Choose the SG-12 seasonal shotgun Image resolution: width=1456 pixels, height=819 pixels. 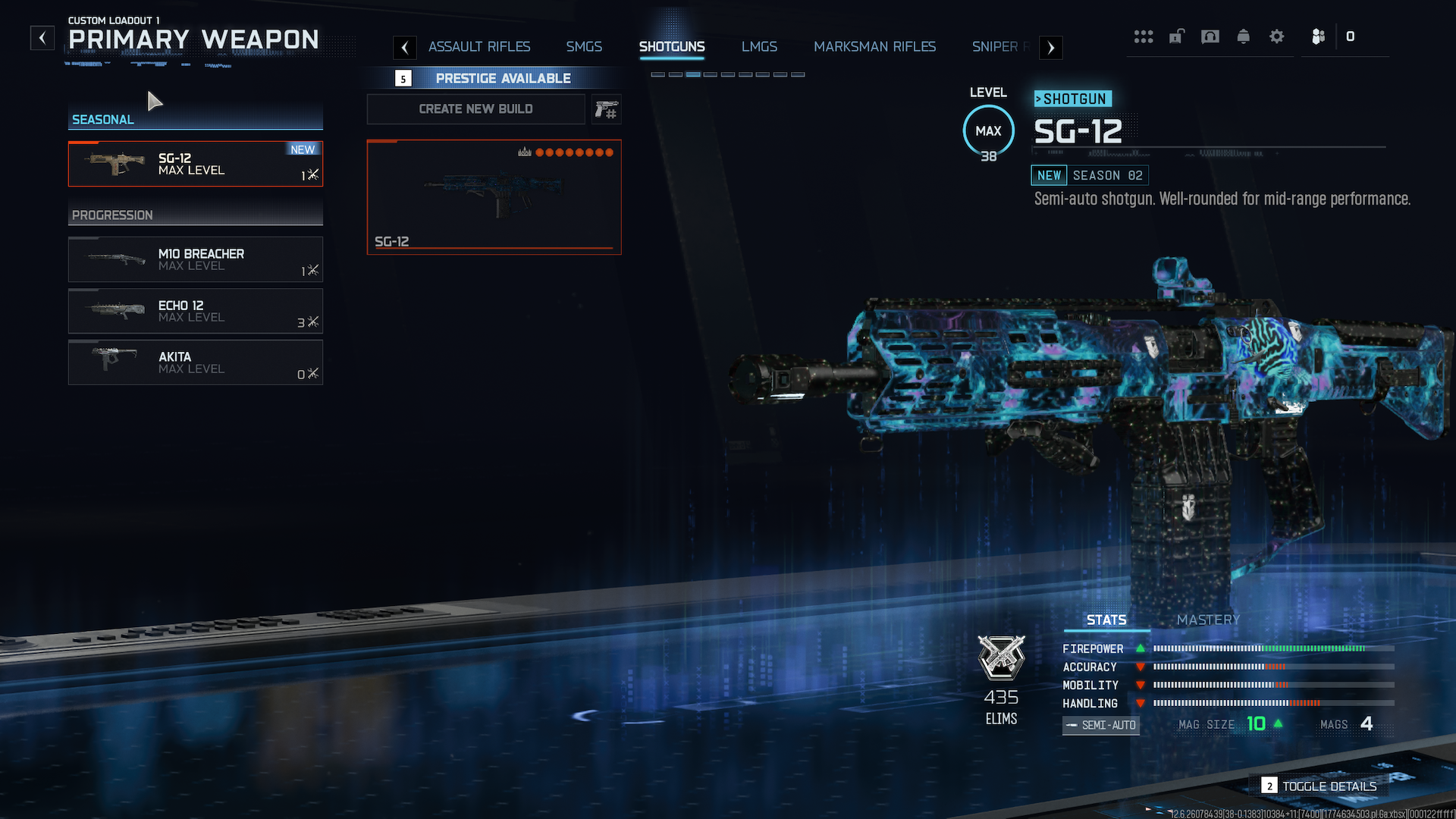[x=196, y=164]
